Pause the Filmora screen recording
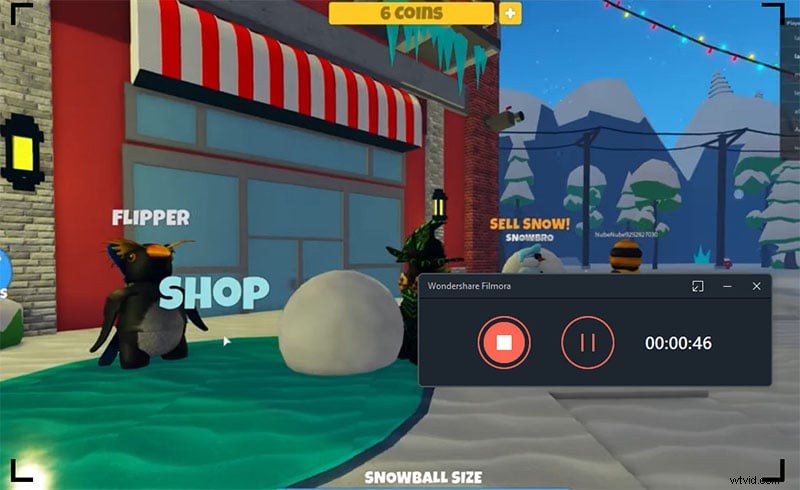Viewport: 800px width, 490px height. [x=587, y=342]
